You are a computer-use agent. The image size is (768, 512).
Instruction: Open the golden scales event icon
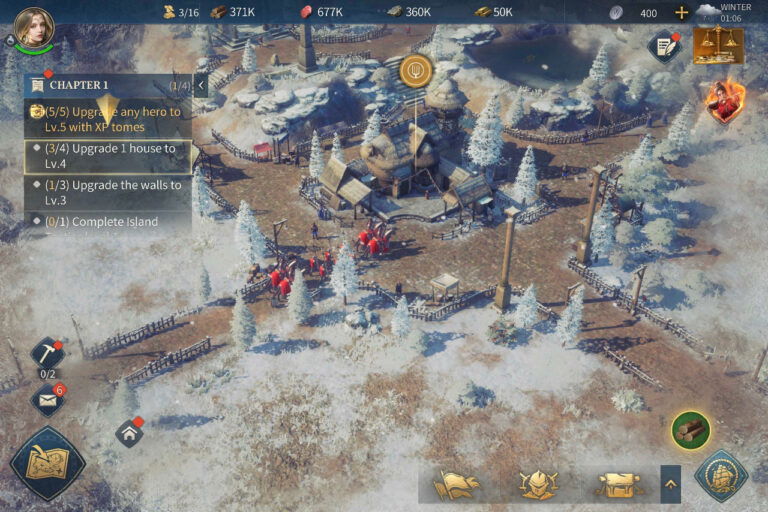pos(718,45)
